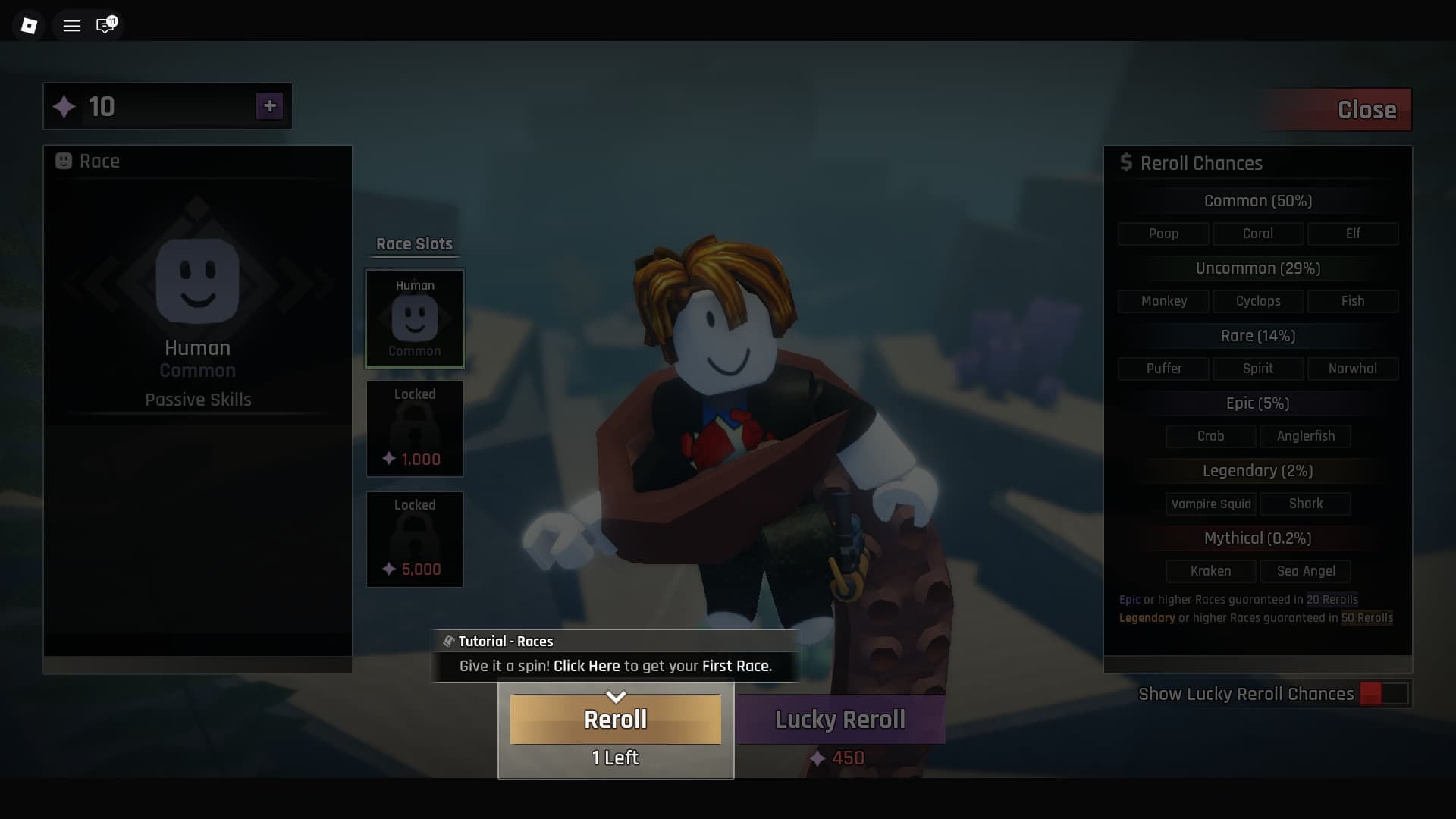
Task: Click the sparkle currency icon
Action: click(65, 106)
